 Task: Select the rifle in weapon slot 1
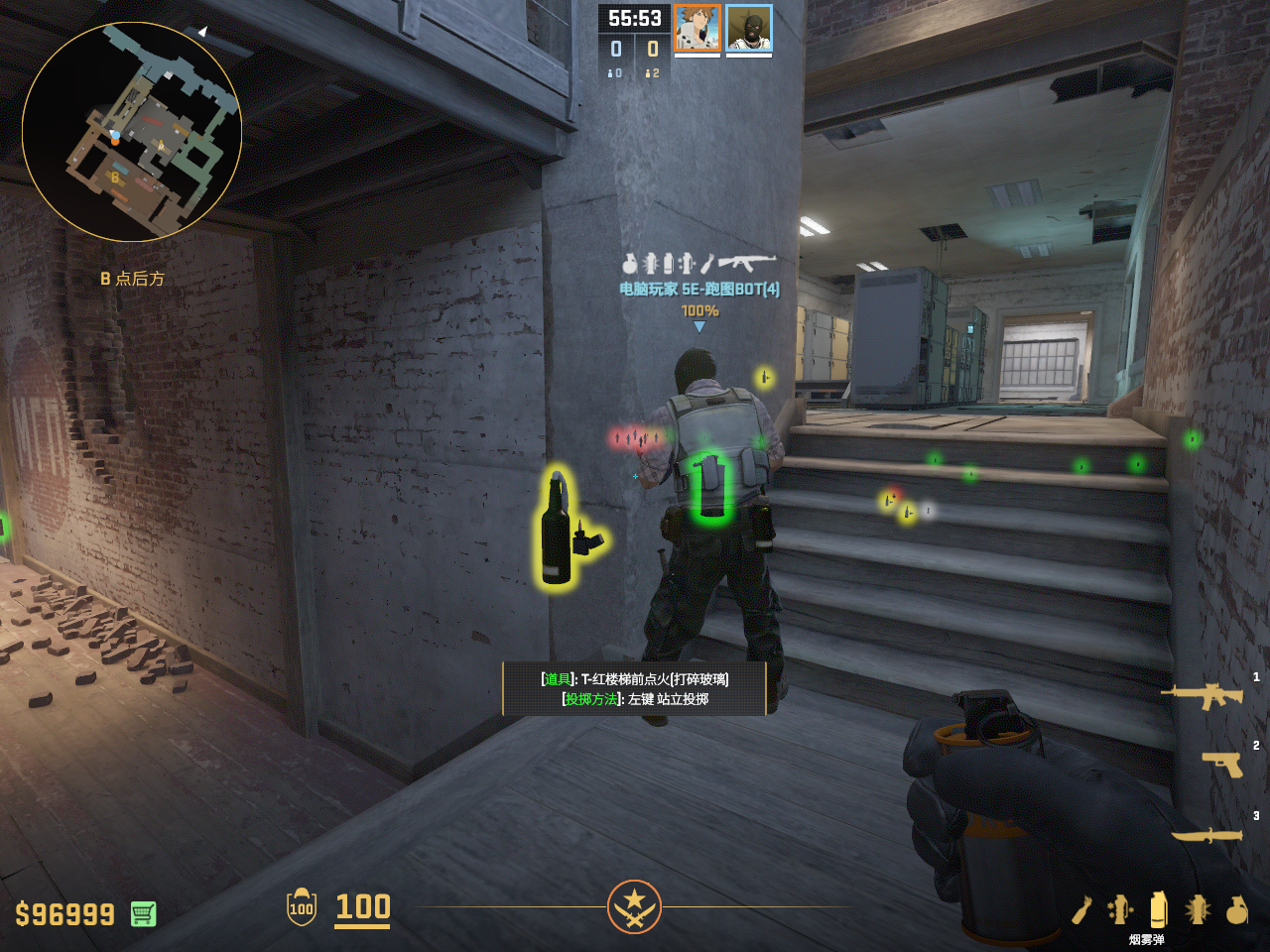[x=1203, y=695]
